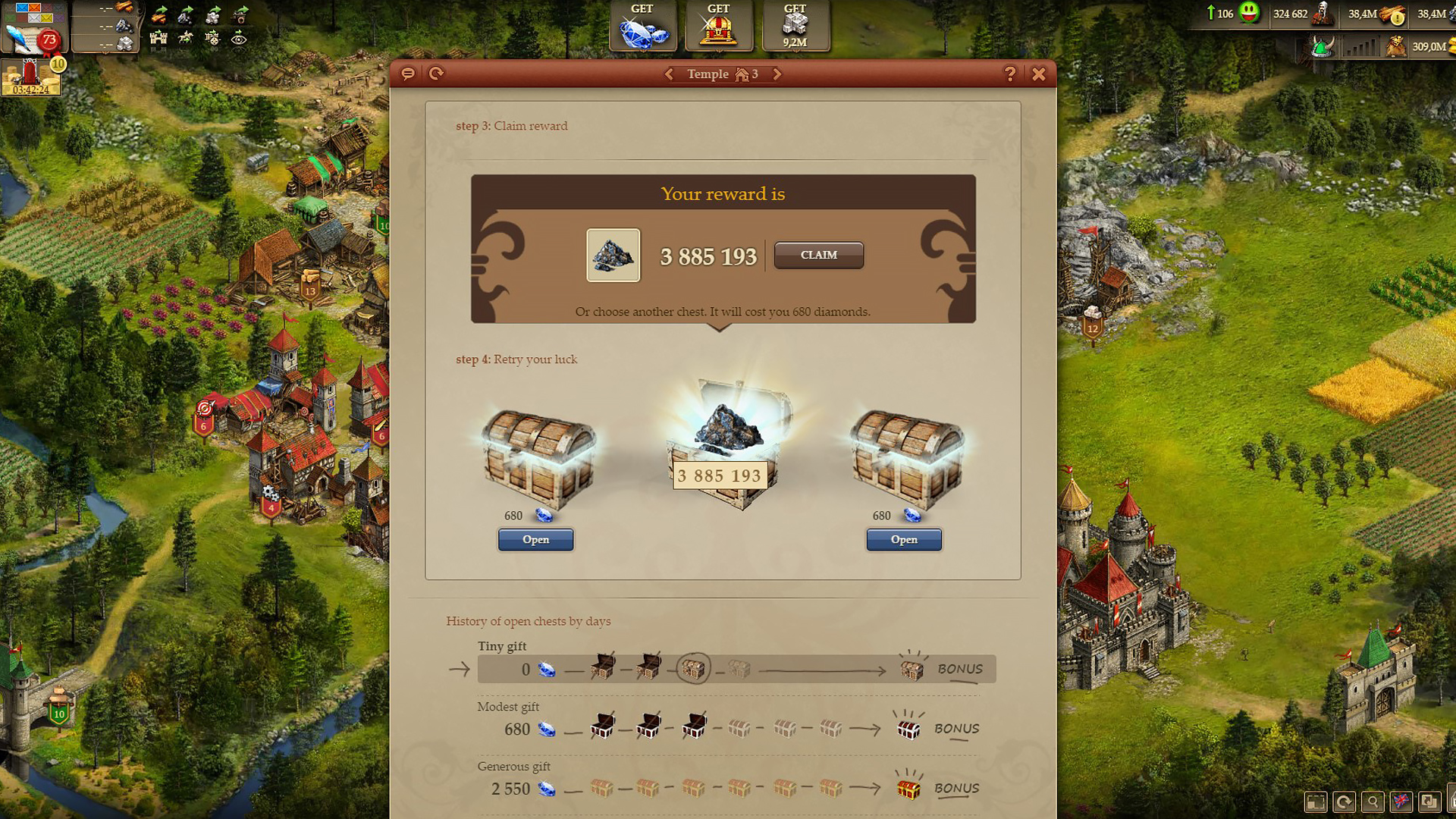
Task: Open the GET 9,2M resource offer
Action: 795,25
